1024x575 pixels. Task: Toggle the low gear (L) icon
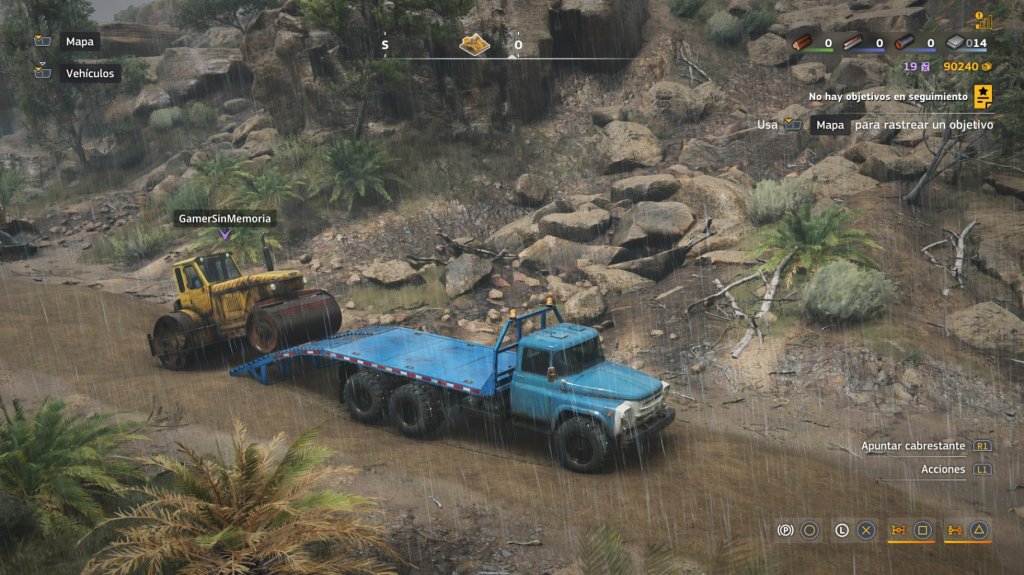pos(841,531)
